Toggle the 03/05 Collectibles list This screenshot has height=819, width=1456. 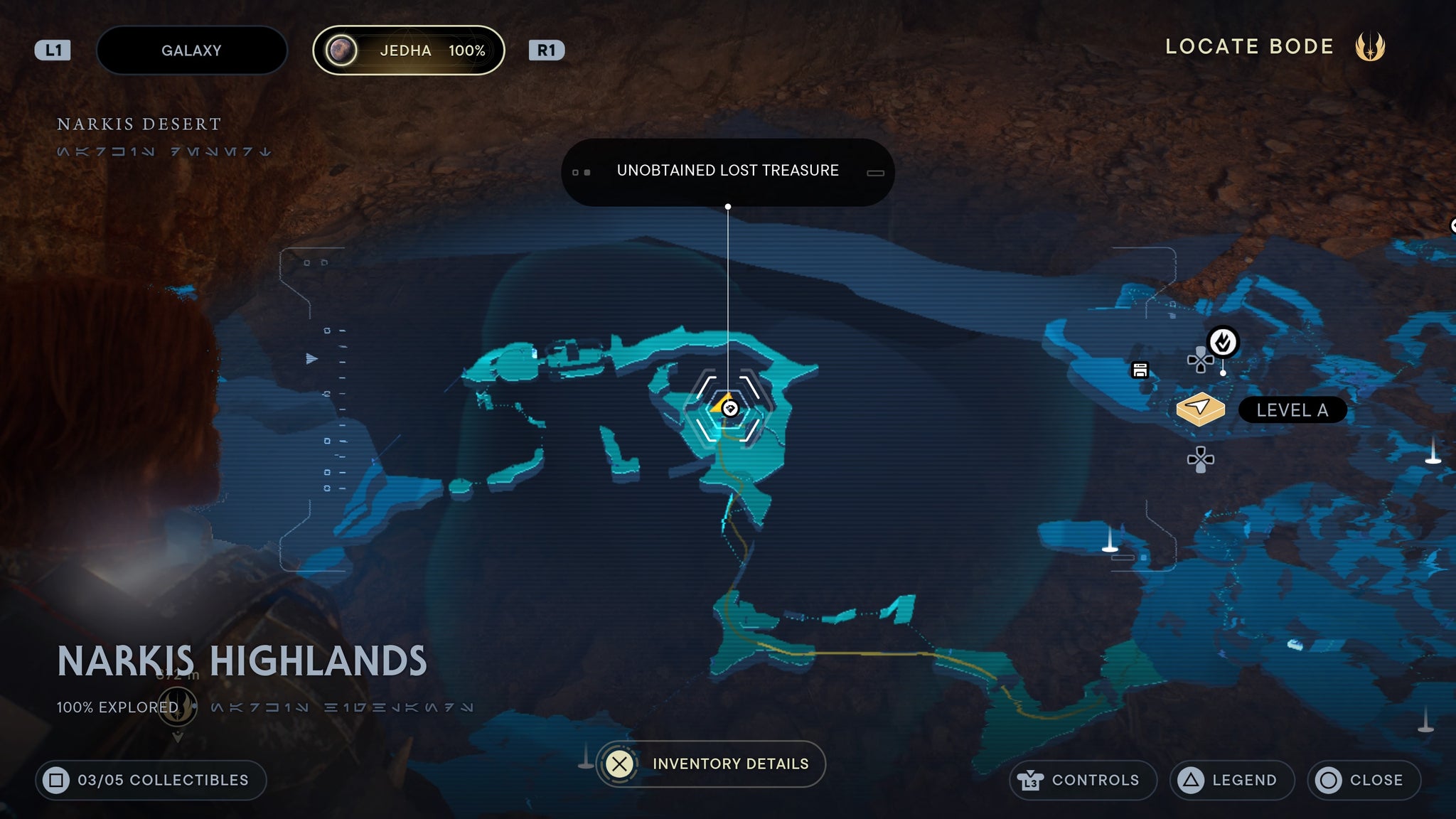pos(151,780)
